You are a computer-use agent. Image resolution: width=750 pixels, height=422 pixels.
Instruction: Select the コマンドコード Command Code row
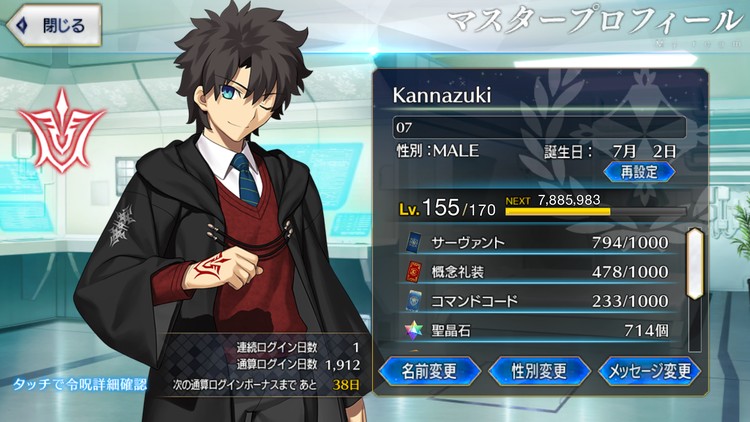540,299
